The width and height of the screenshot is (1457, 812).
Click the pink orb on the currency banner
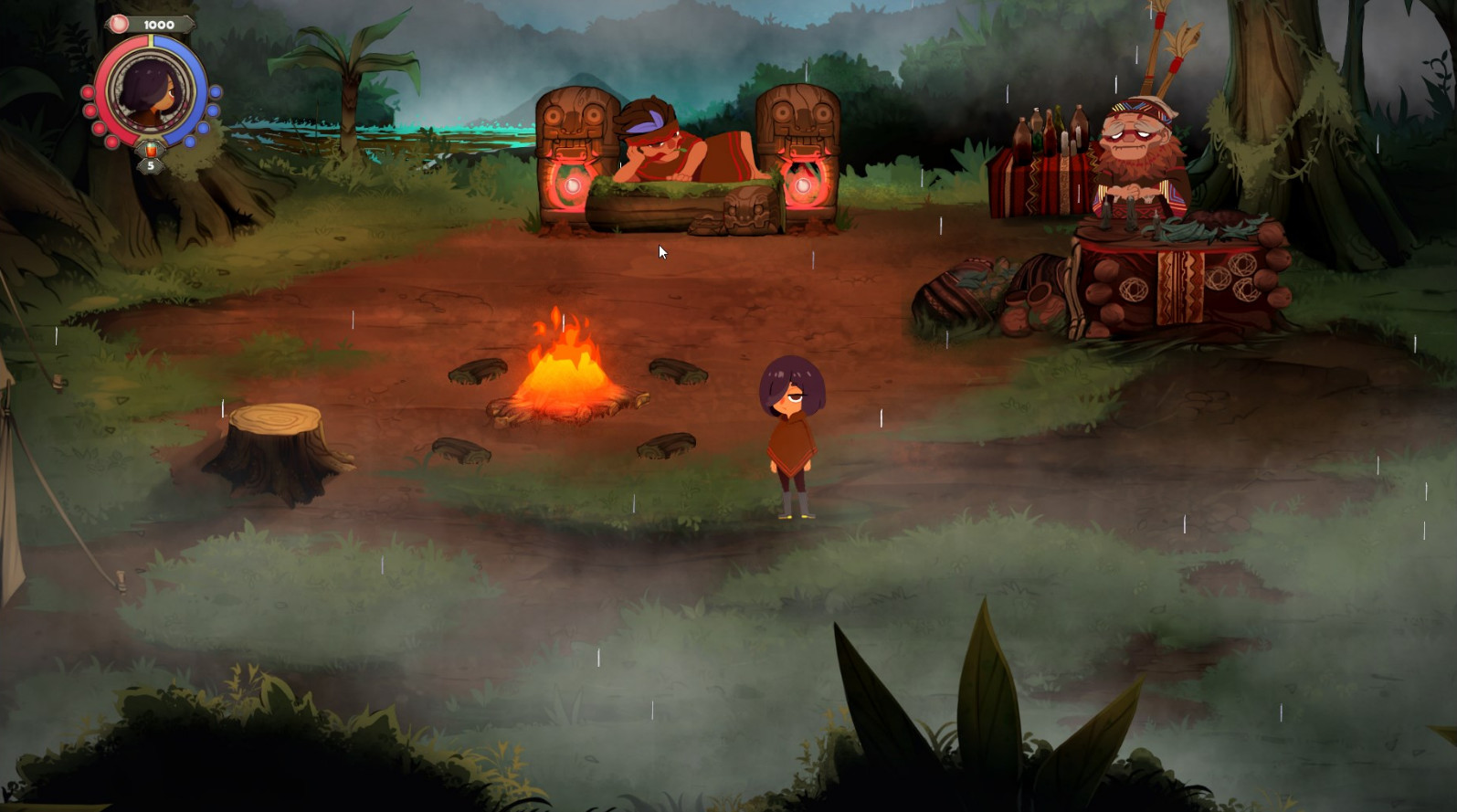(120, 24)
